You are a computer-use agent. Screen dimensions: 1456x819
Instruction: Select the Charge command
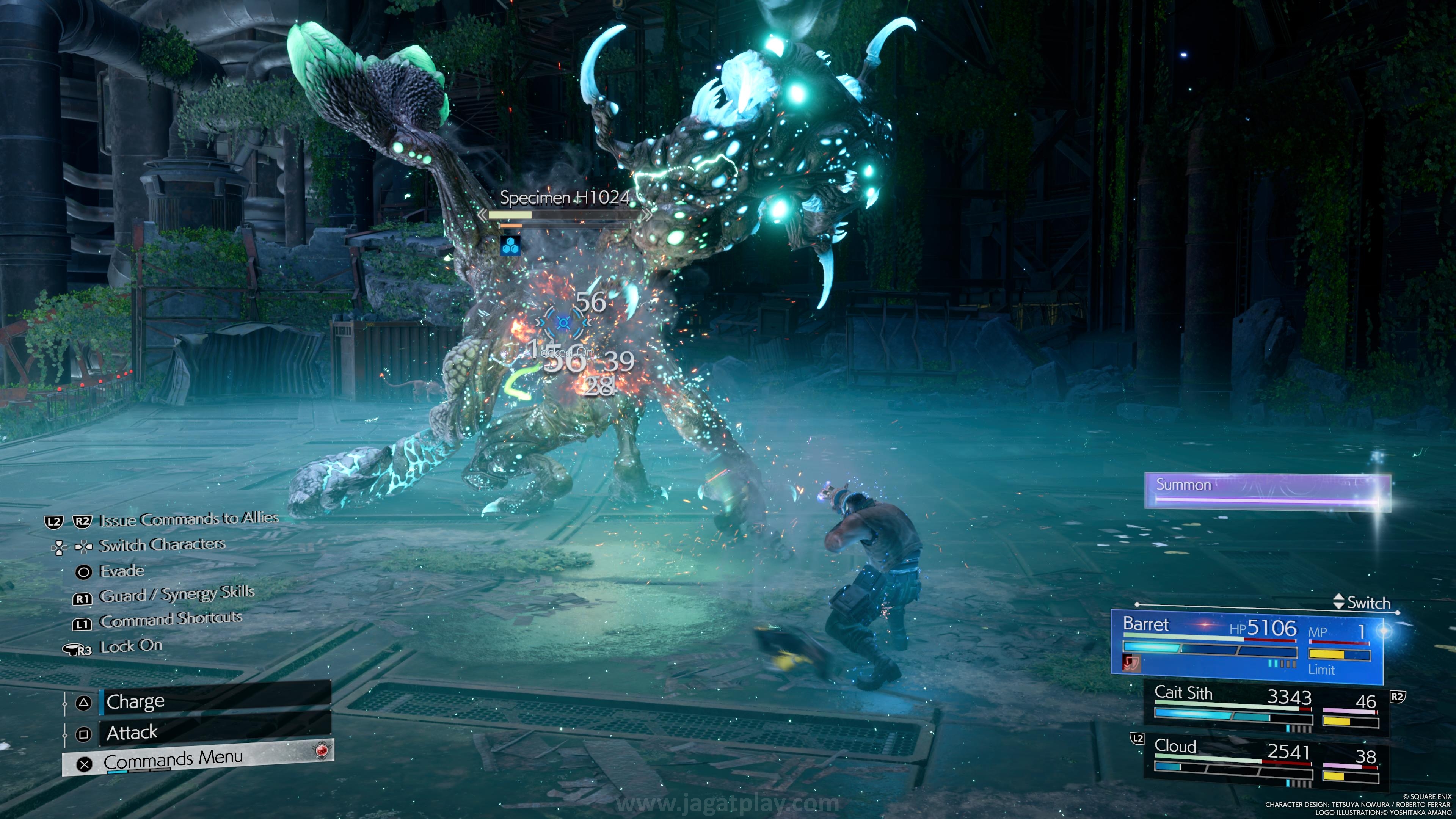pos(214,701)
